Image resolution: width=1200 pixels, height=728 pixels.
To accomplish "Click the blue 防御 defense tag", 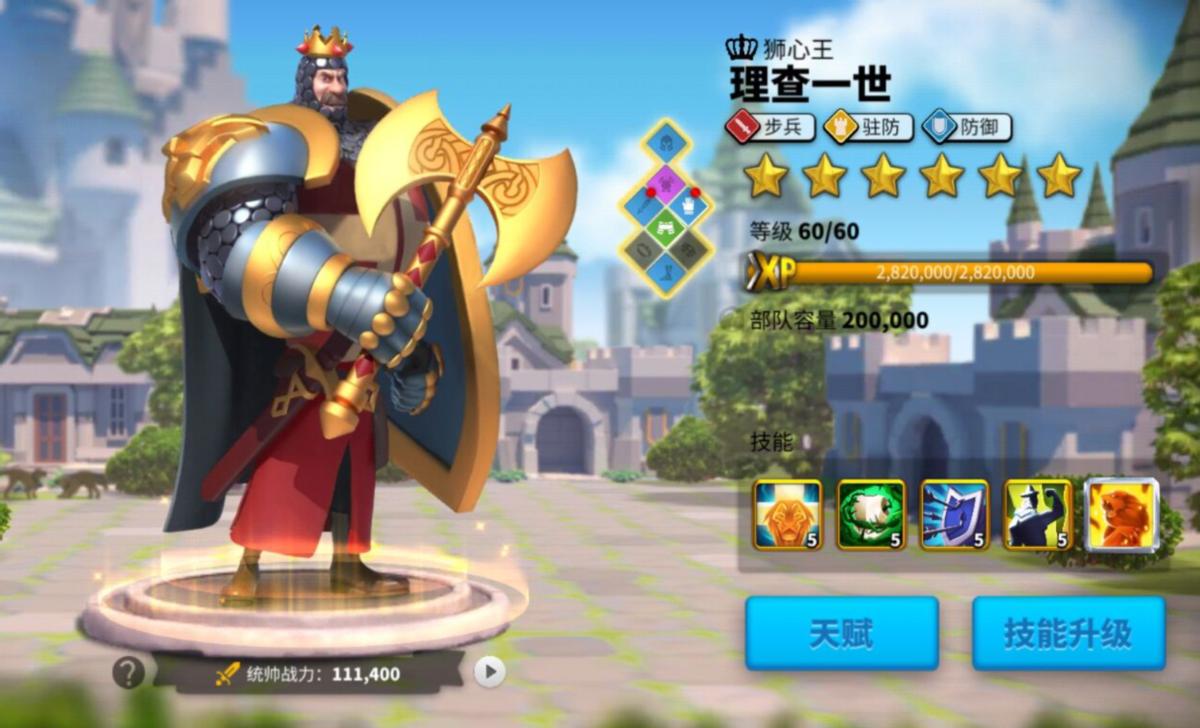I will point(966,127).
